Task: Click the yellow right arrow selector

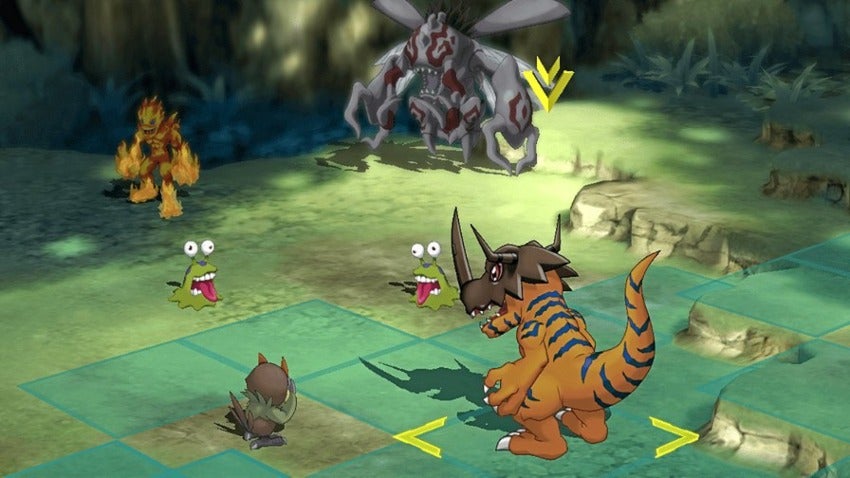Action: coord(673,437)
